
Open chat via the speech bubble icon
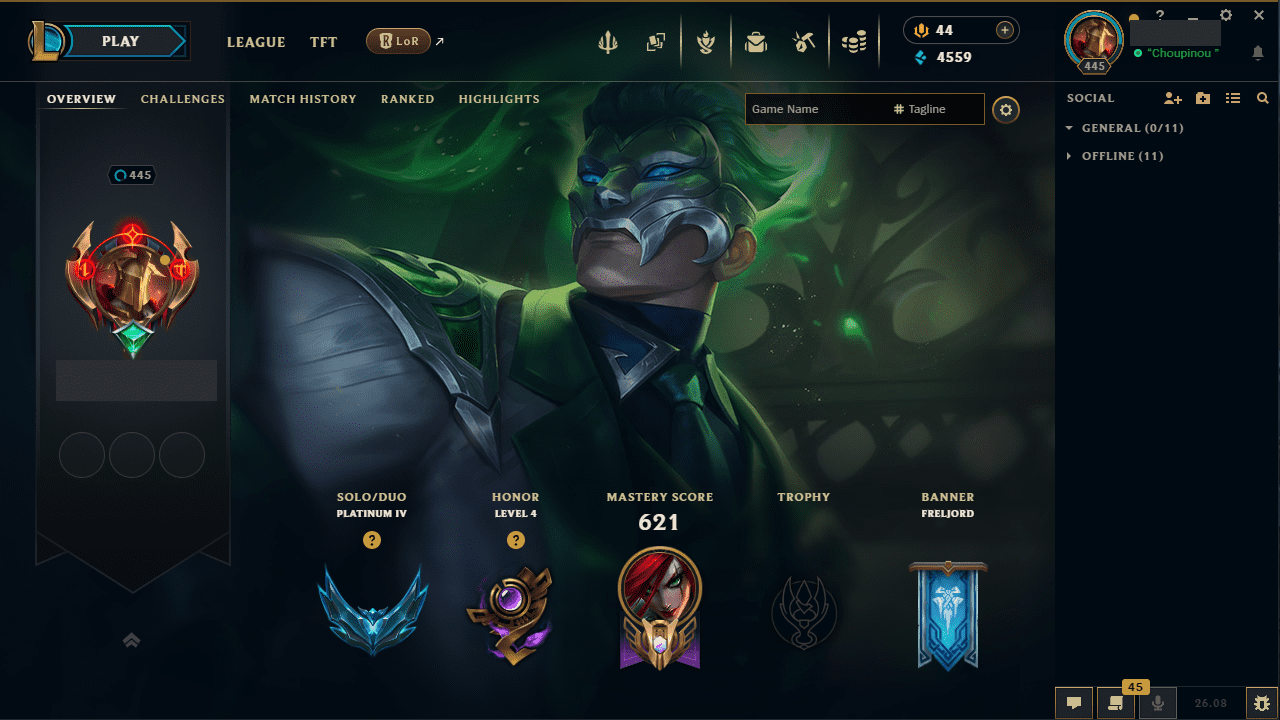(1073, 703)
